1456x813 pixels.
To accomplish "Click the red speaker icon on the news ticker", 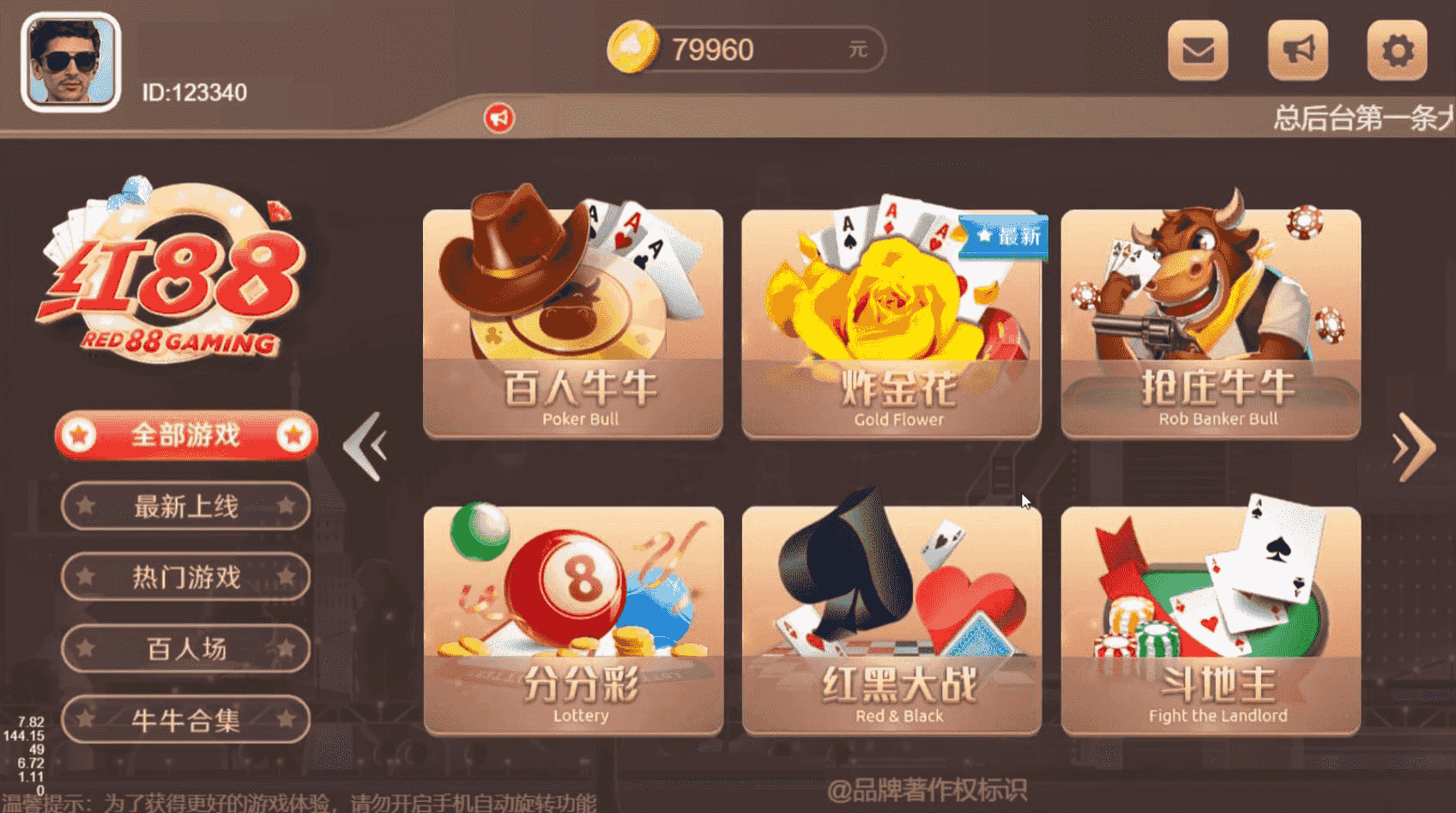I will pyautogui.click(x=500, y=119).
